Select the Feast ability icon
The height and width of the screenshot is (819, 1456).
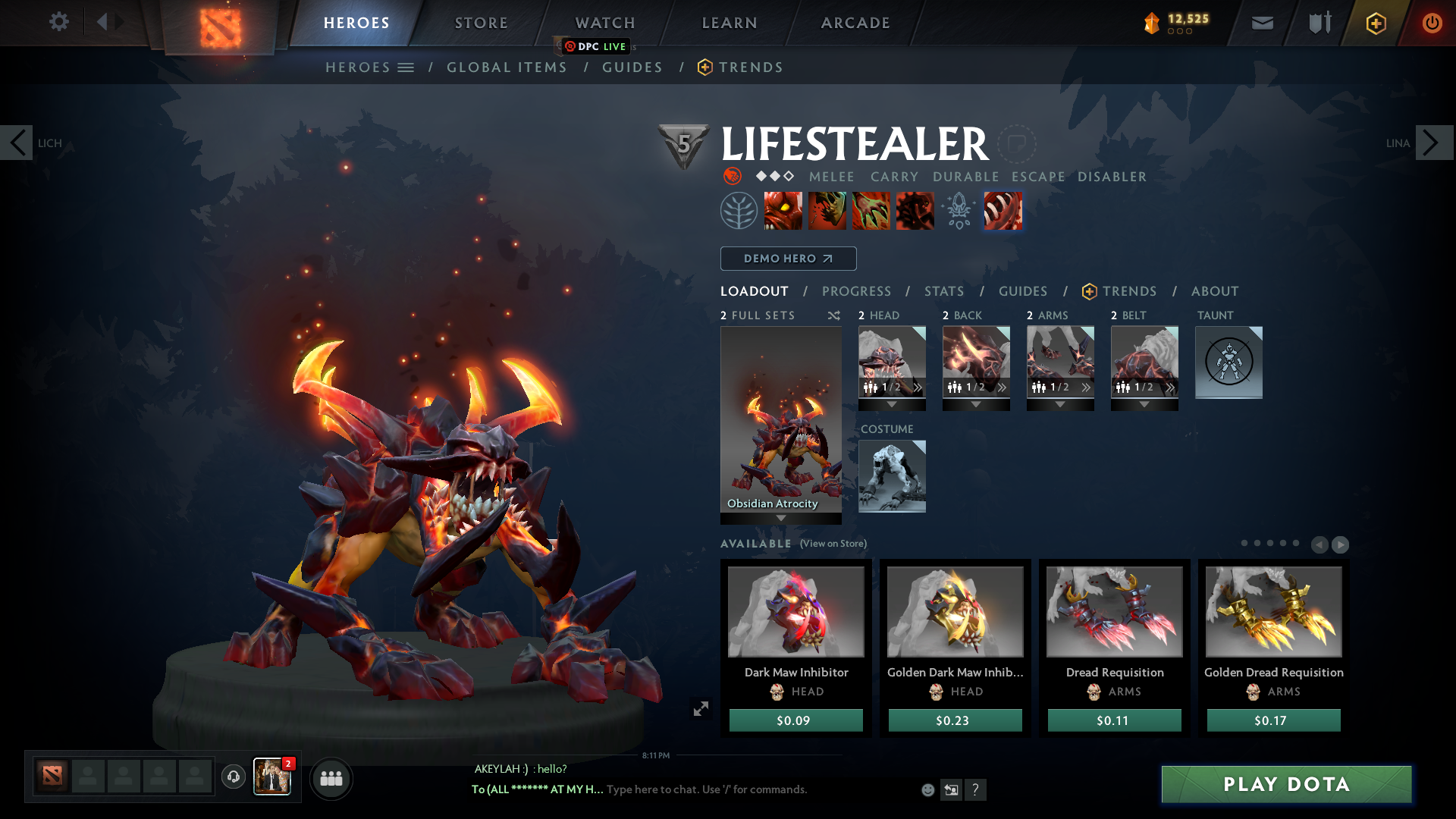827,211
